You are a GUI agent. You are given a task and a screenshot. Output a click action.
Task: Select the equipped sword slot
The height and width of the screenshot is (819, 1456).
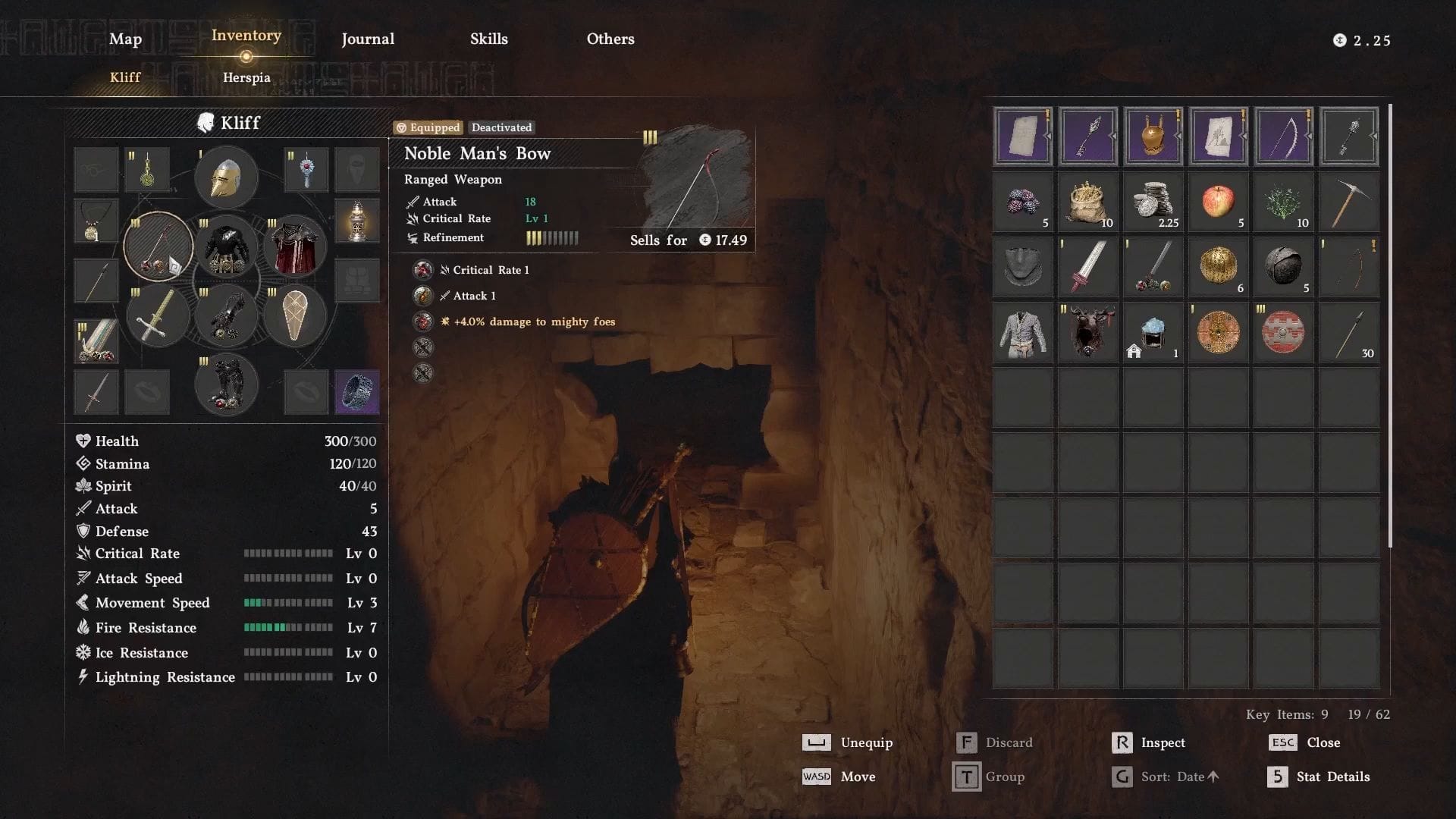click(158, 315)
